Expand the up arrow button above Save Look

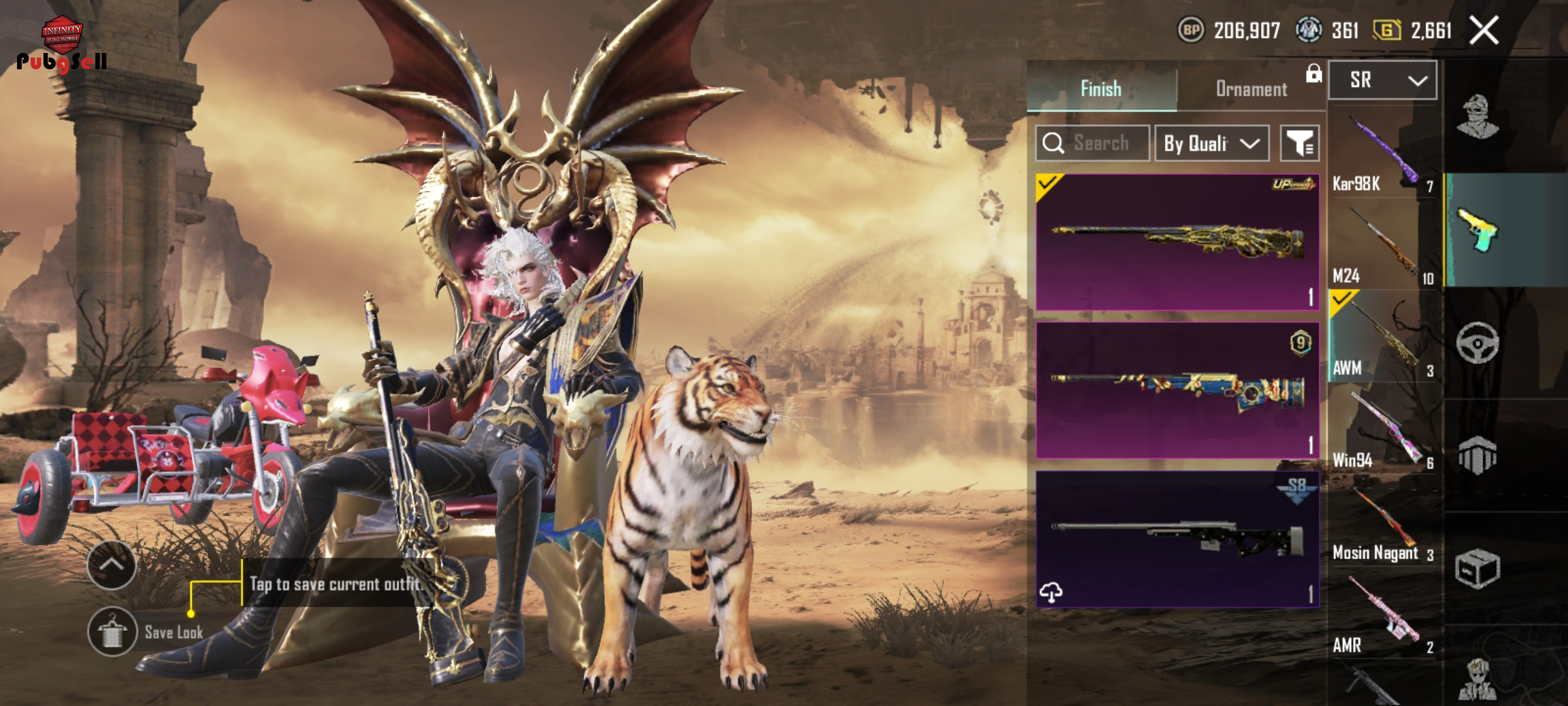112,565
